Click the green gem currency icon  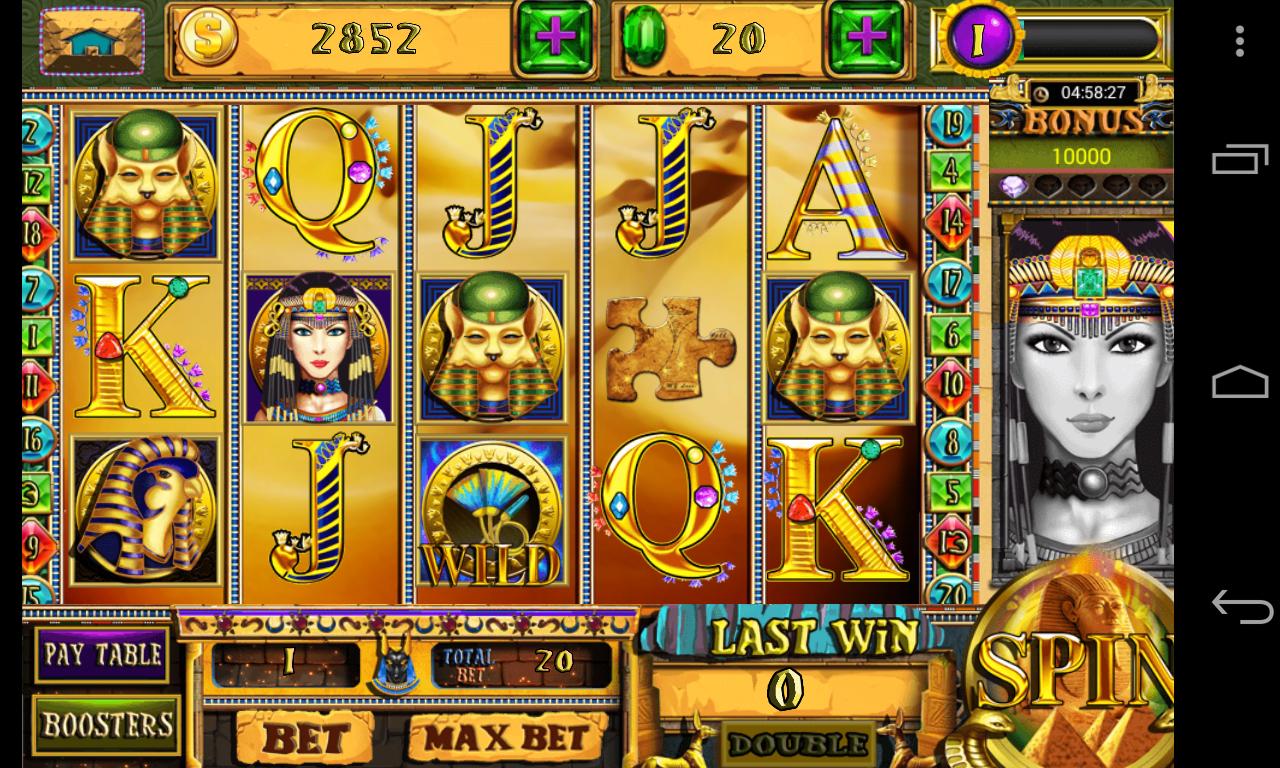click(x=646, y=36)
